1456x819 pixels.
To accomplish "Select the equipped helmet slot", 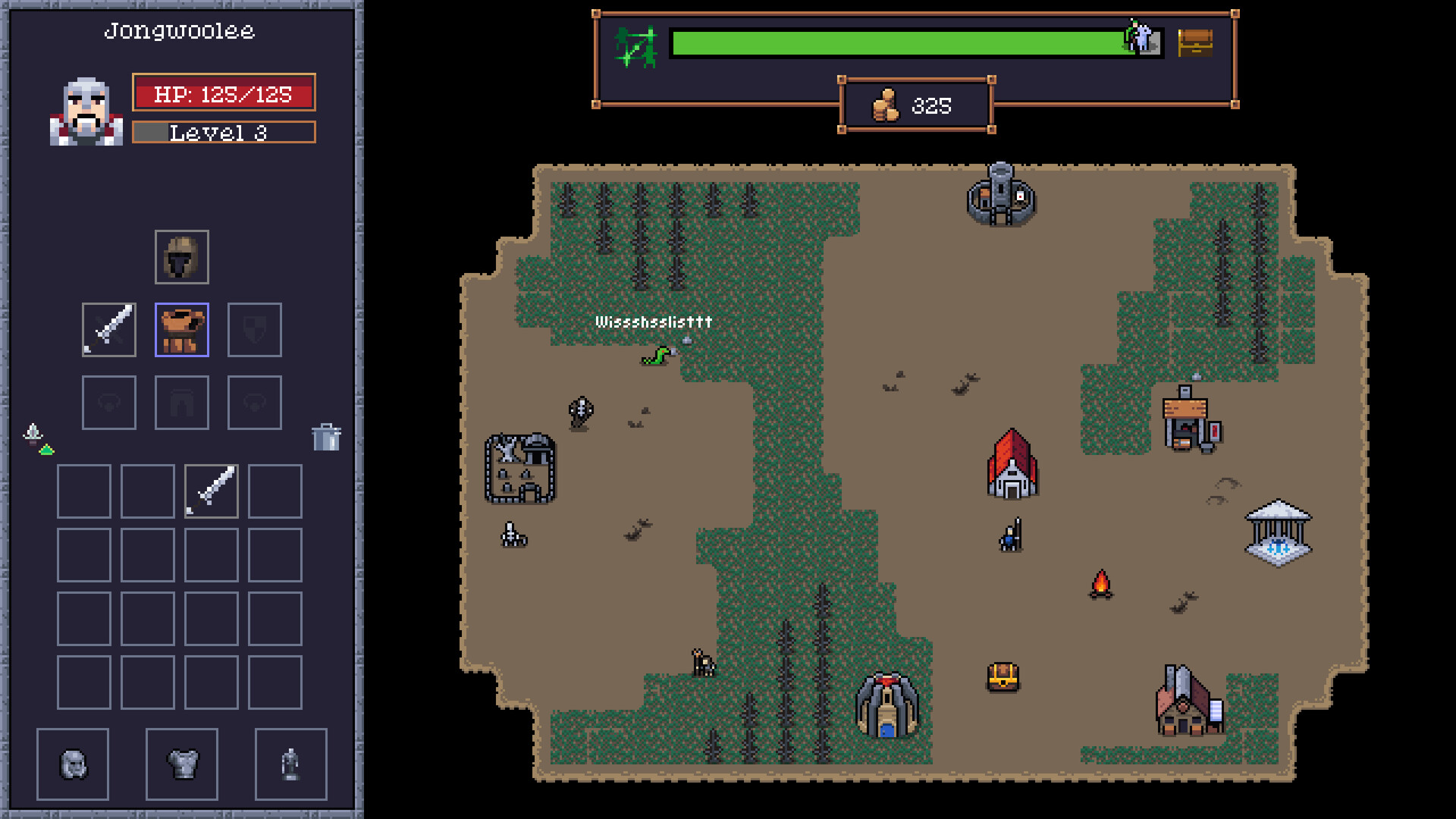I will point(181,258).
